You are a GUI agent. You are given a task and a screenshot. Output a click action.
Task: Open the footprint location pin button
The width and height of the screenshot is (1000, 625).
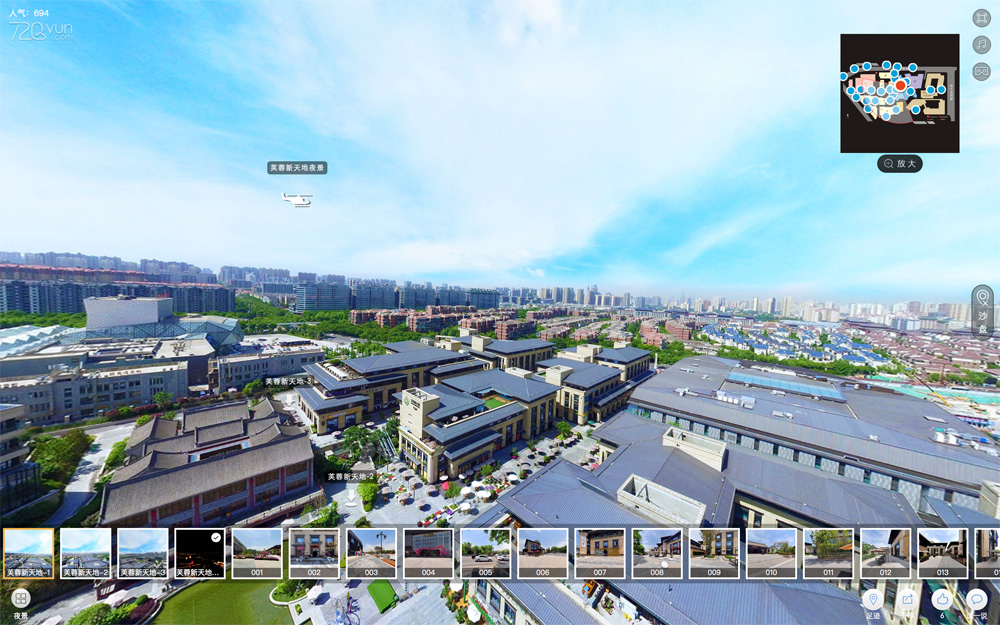coord(873,599)
